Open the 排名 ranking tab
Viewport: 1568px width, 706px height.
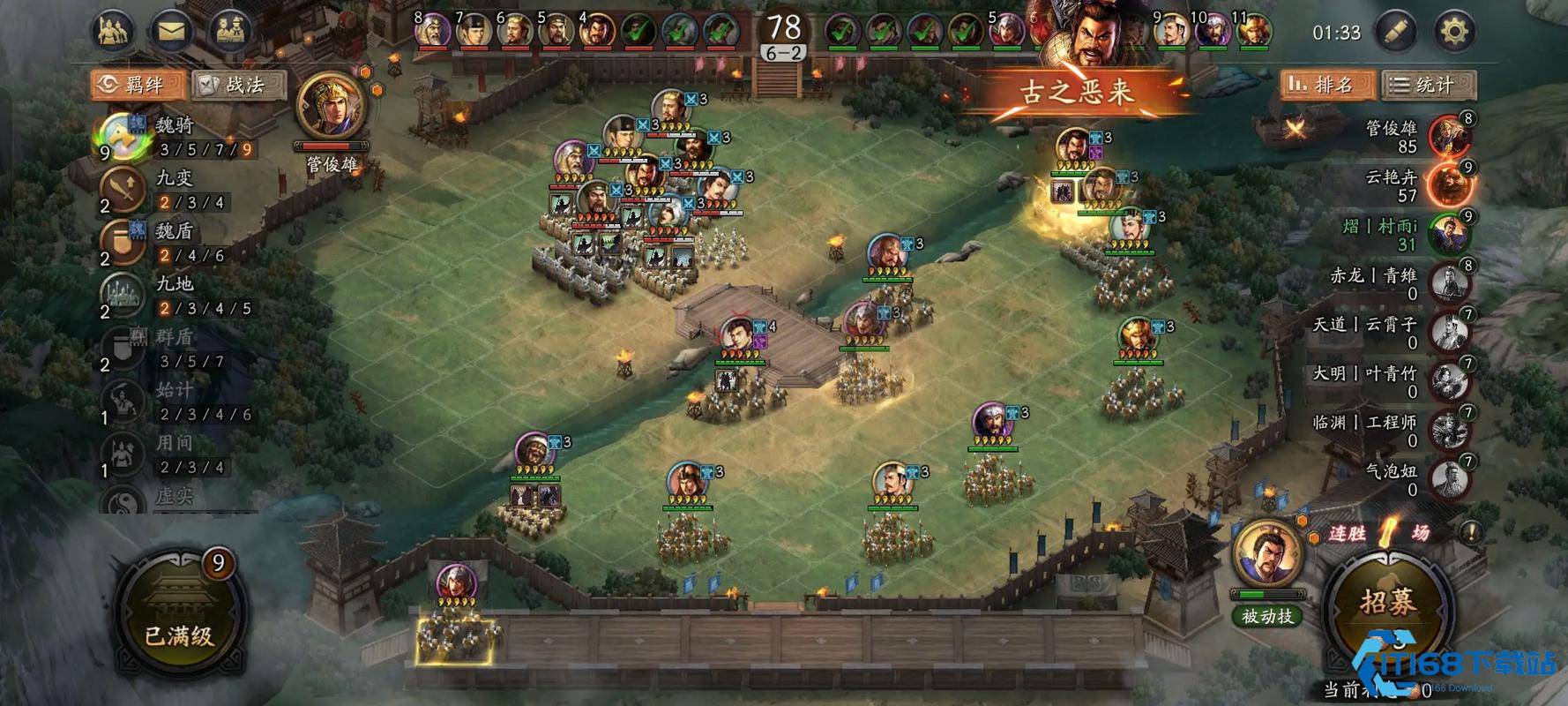point(1325,85)
